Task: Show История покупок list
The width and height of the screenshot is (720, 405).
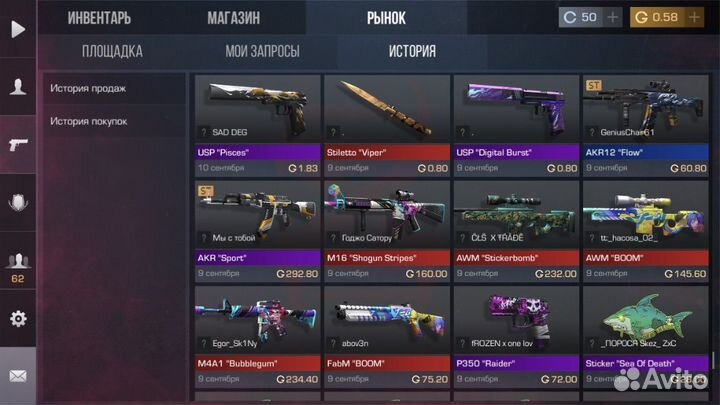Action: (x=91, y=121)
